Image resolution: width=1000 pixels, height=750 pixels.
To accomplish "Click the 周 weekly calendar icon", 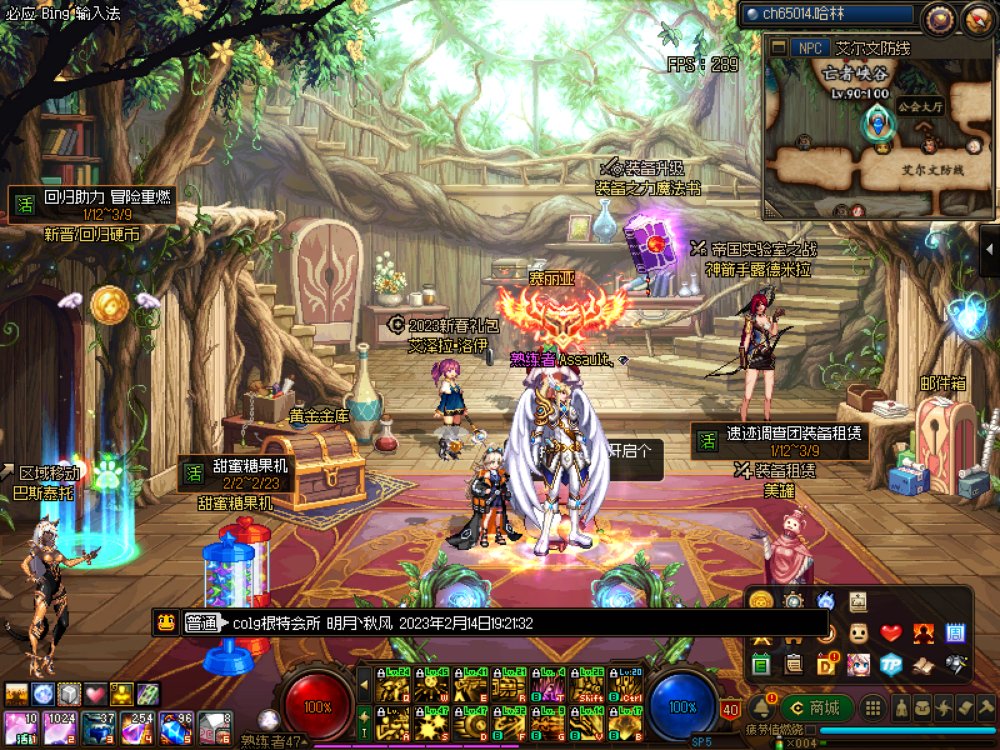I will (x=955, y=633).
